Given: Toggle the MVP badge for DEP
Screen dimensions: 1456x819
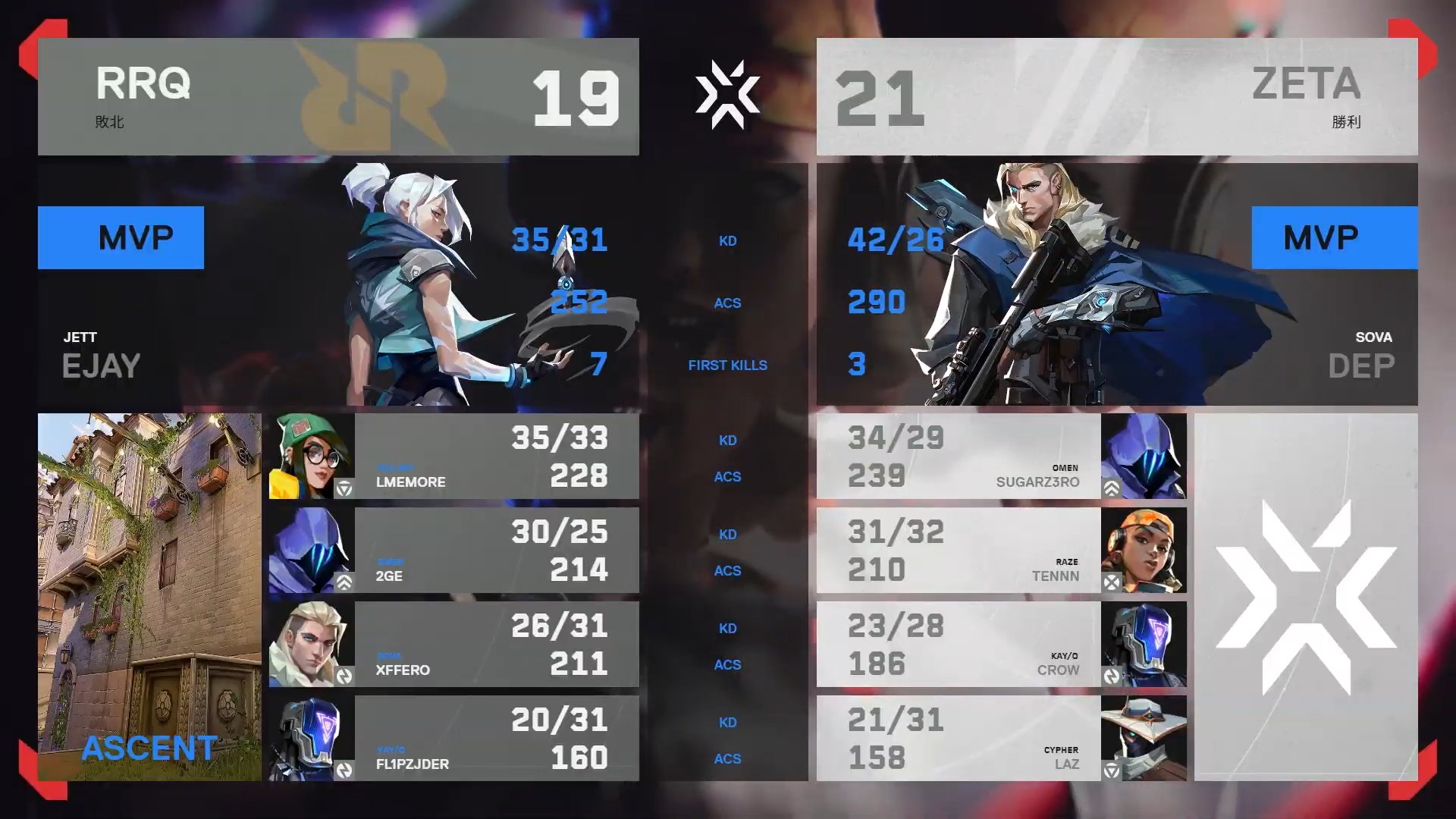Looking at the screenshot, I should point(1335,237).
